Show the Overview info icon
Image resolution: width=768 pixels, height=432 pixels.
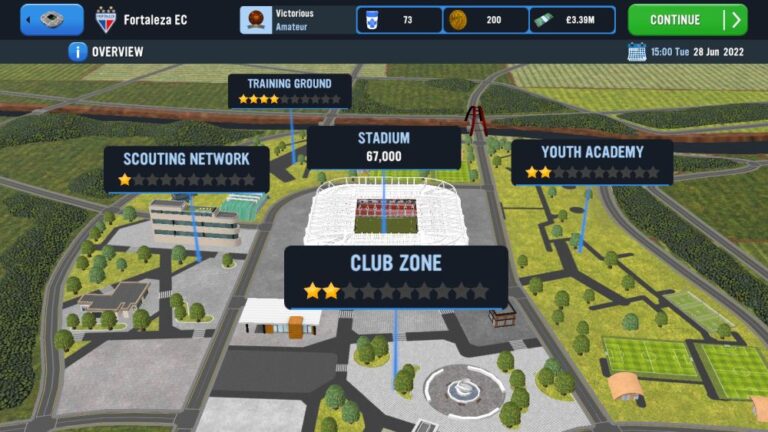(77, 51)
